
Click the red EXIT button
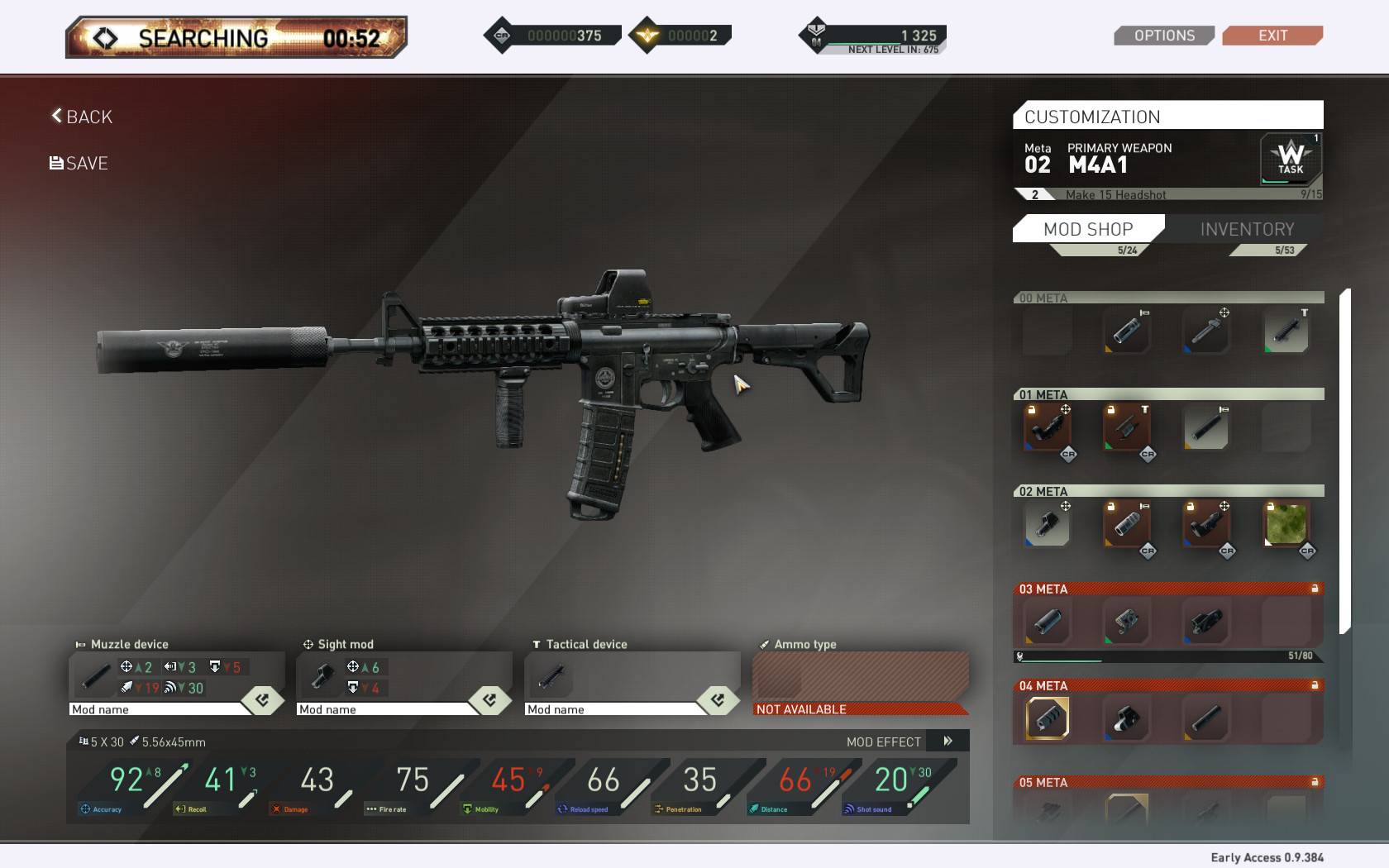(x=1272, y=36)
